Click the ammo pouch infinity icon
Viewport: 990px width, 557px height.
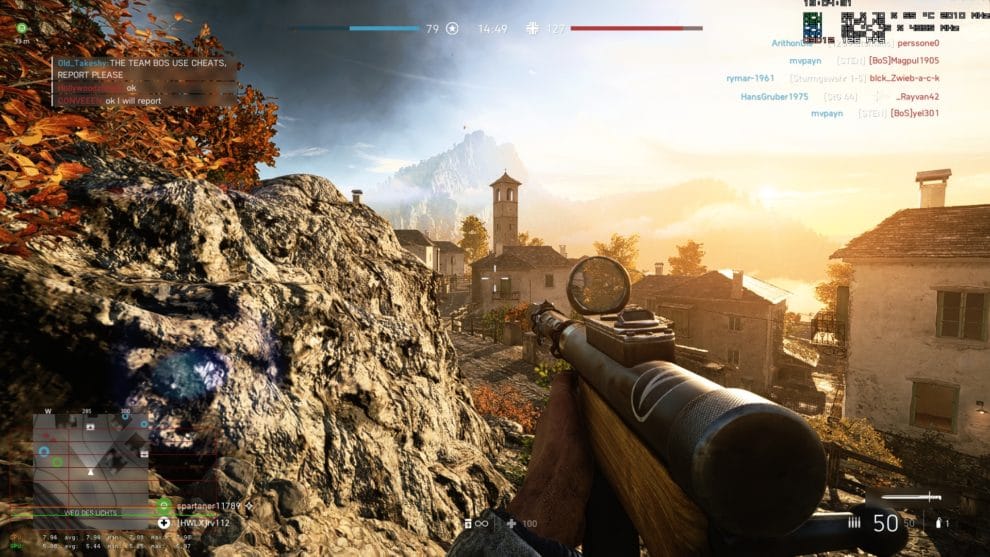pos(477,523)
